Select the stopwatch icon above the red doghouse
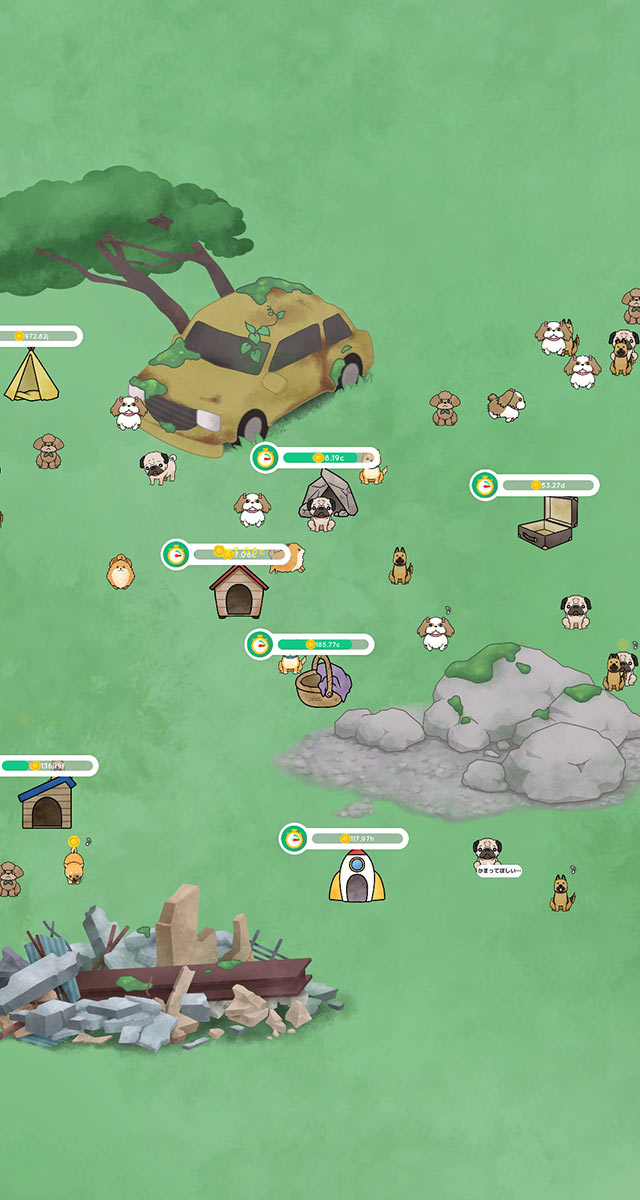 pyautogui.click(x=177, y=554)
